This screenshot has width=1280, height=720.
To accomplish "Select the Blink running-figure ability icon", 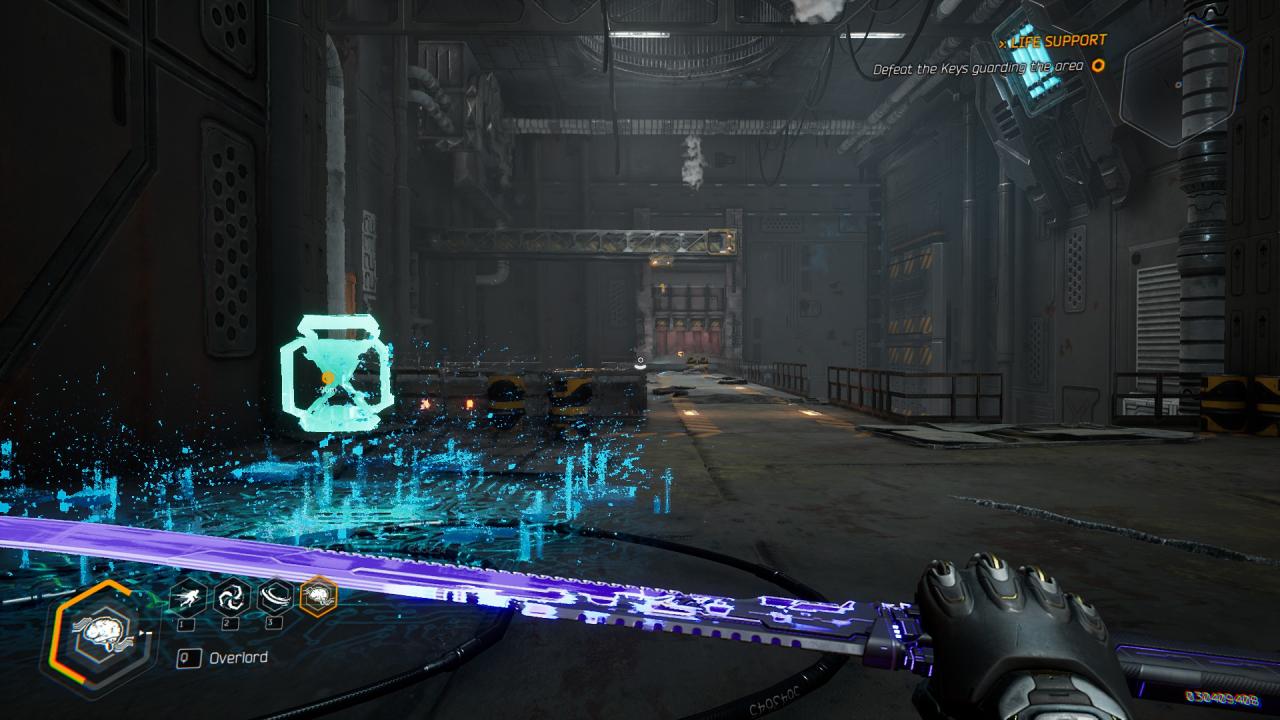I will 188,598.
